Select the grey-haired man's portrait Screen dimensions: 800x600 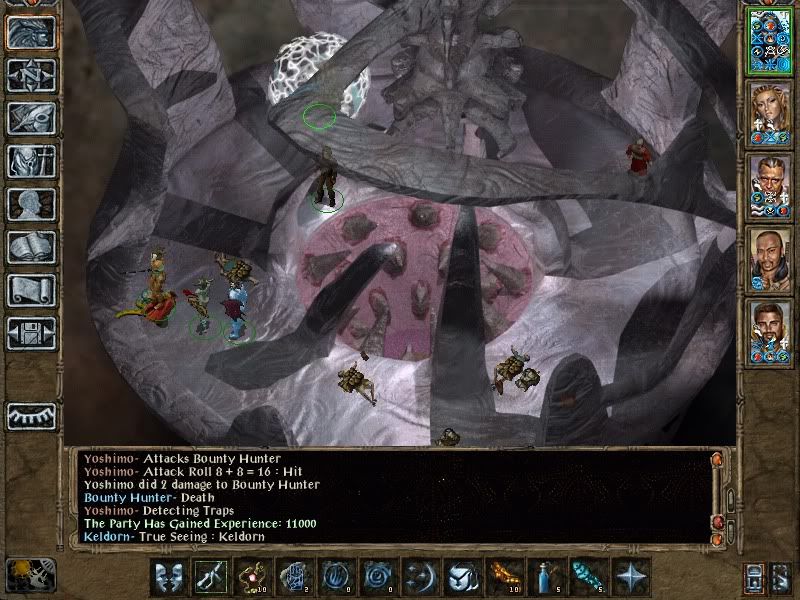tap(769, 185)
